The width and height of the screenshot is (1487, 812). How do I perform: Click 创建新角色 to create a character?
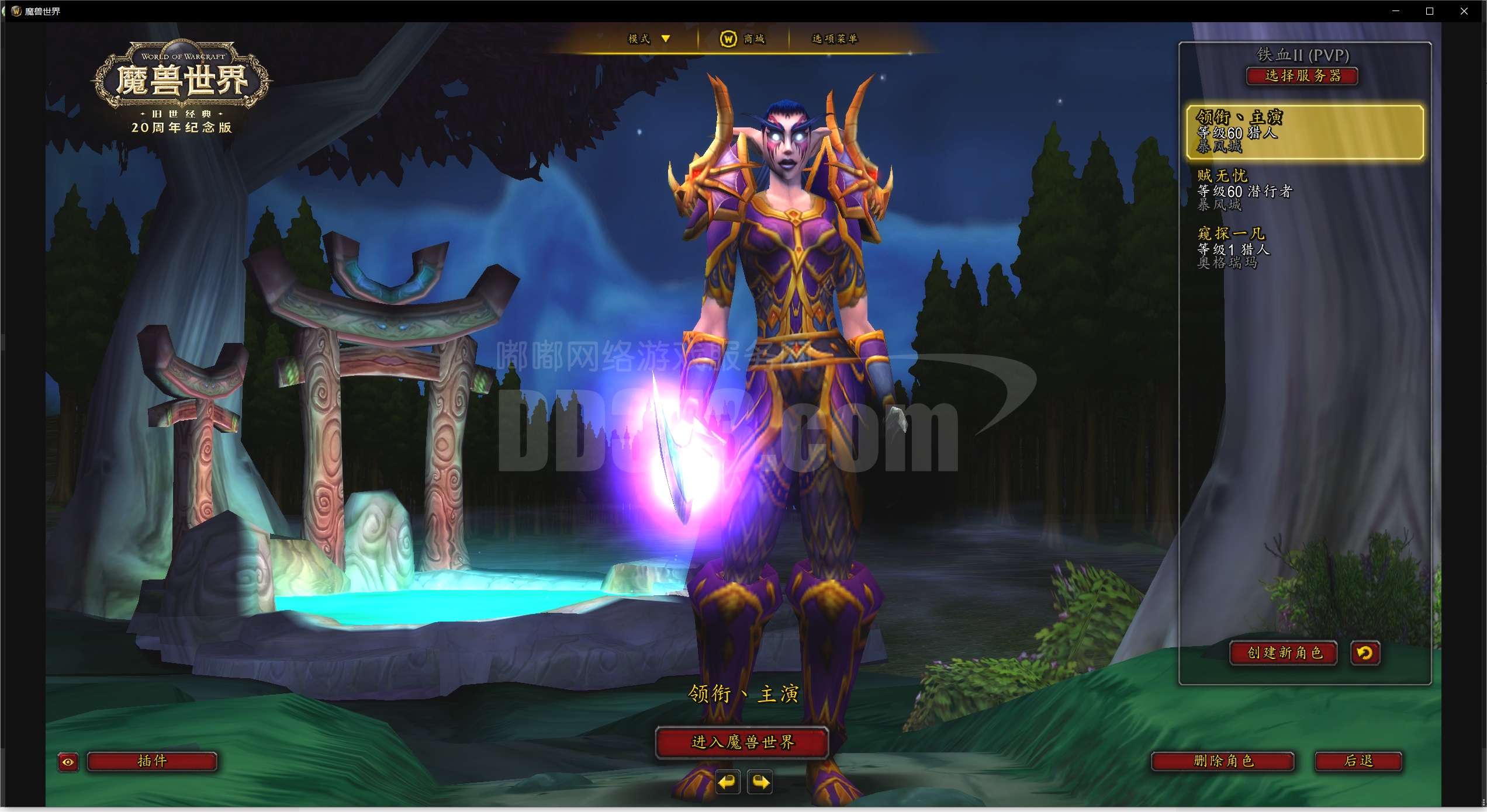(1284, 653)
